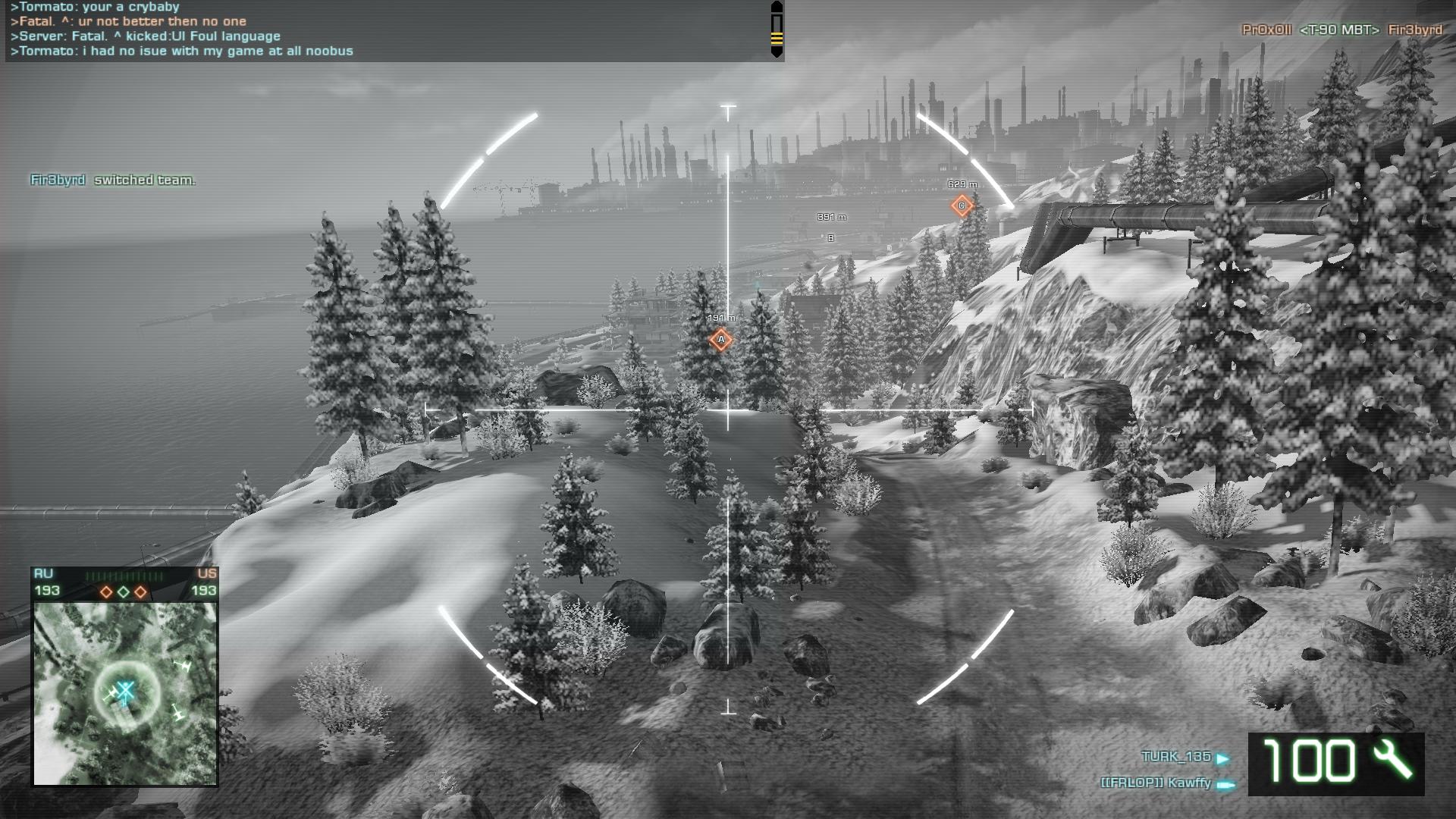Click the kill feed entry for Fir3byrd

(1341, 30)
